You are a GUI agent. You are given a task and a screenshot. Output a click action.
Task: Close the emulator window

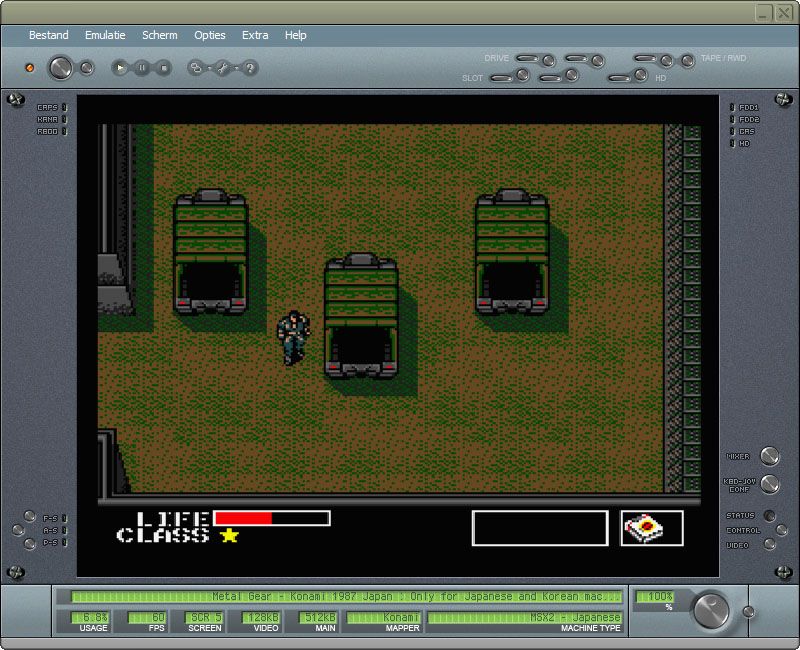[784, 12]
